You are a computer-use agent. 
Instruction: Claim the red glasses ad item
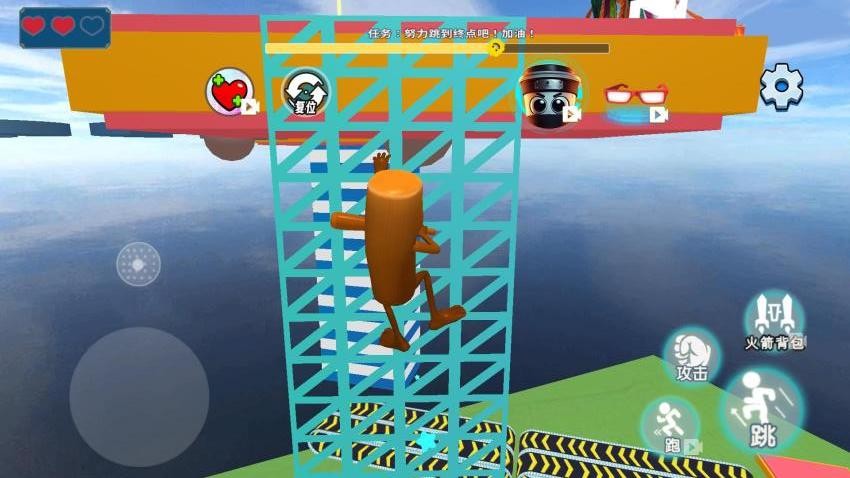636,97
